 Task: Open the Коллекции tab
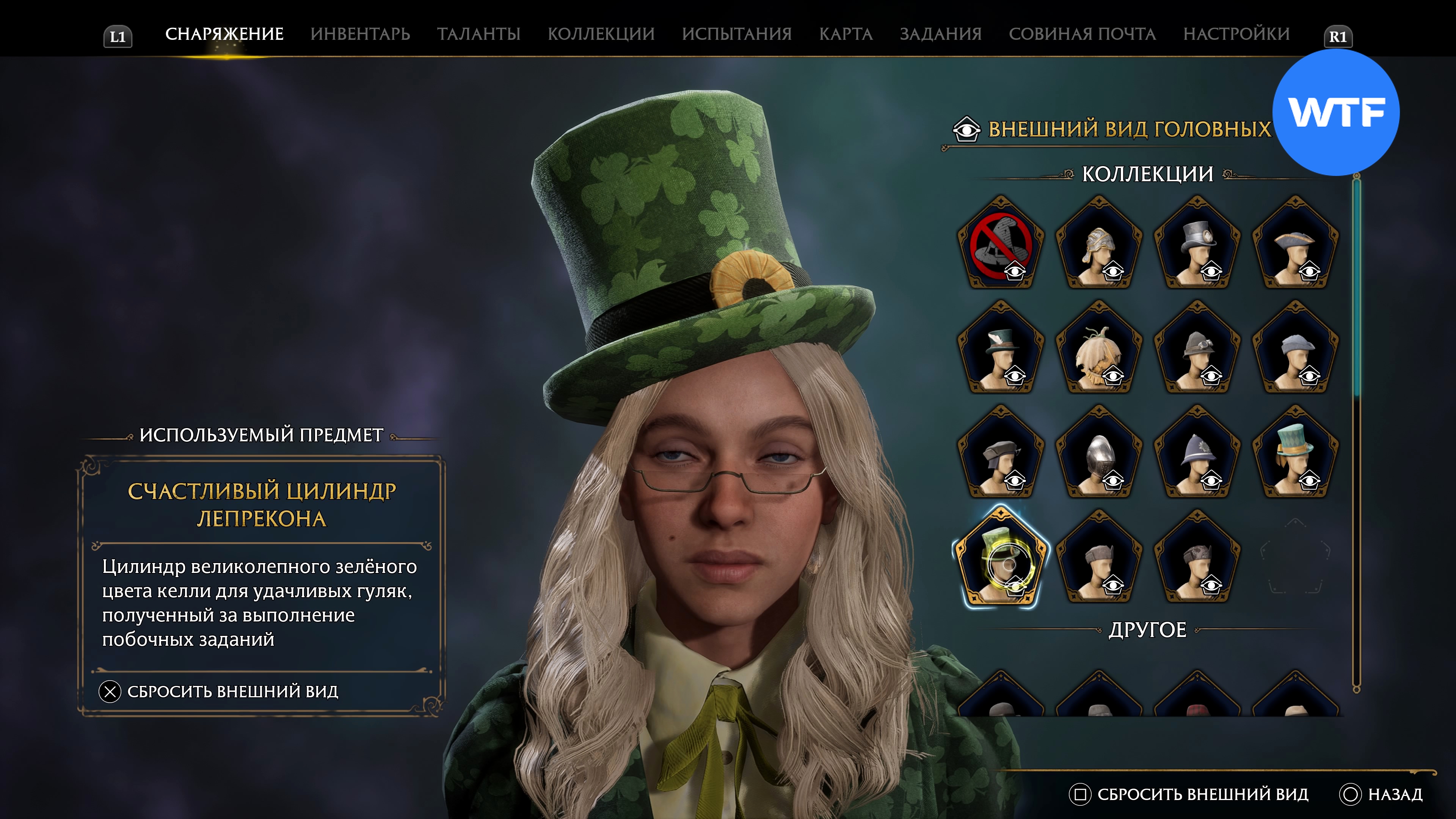[x=601, y=34]
